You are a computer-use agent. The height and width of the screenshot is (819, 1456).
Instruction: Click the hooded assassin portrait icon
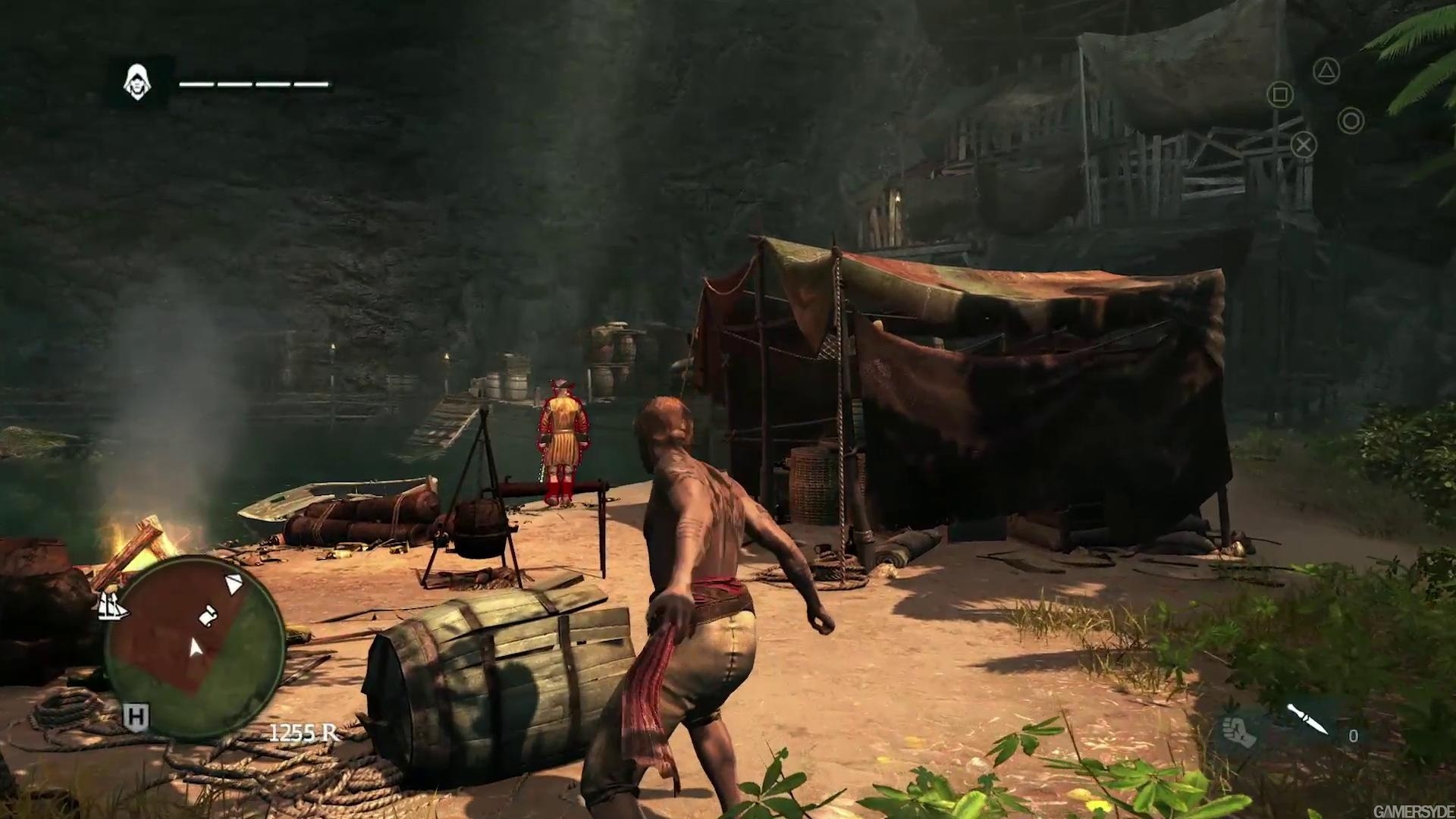tap(137, 80)
